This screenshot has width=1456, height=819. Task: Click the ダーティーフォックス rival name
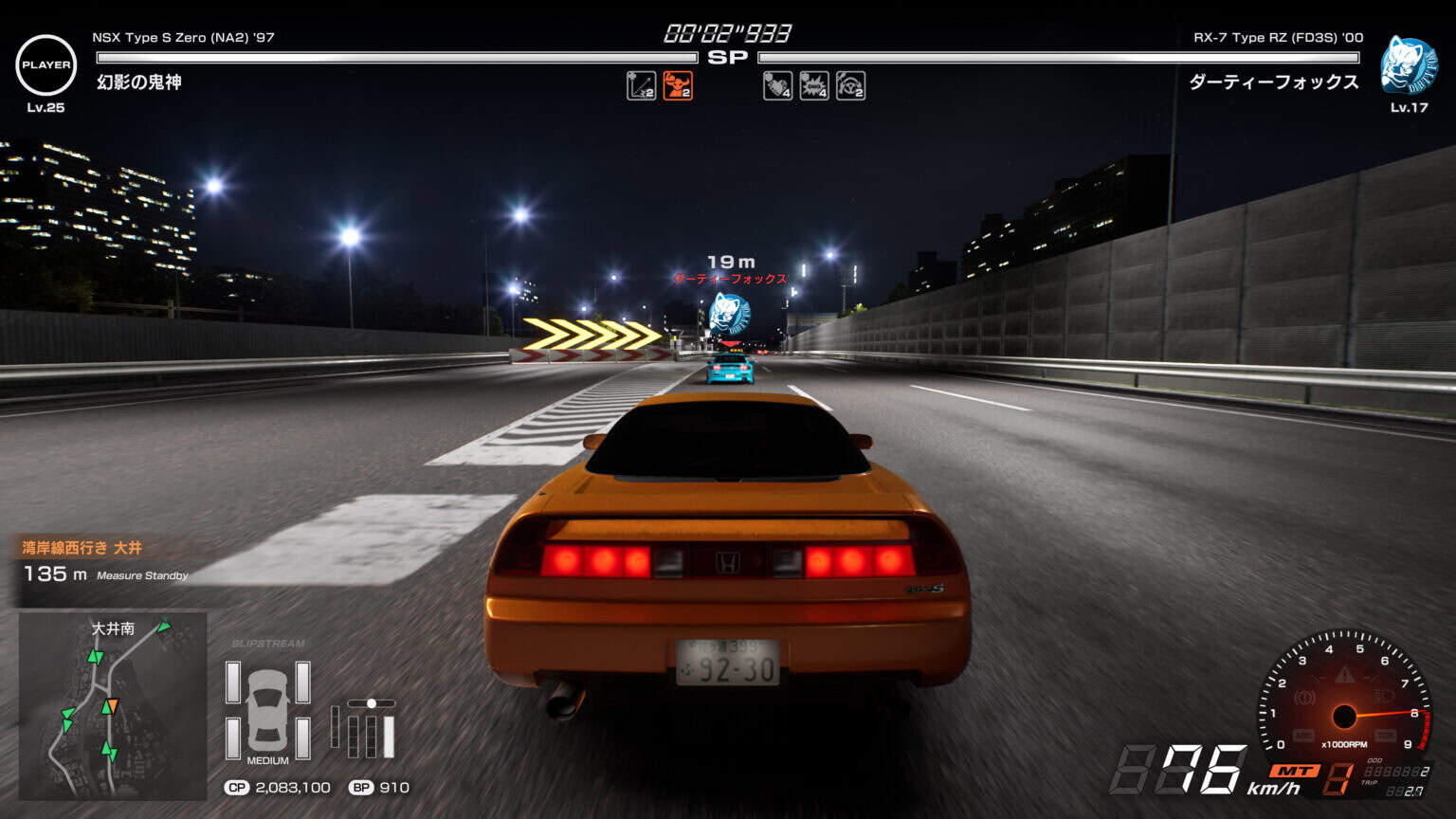[730, 279]
